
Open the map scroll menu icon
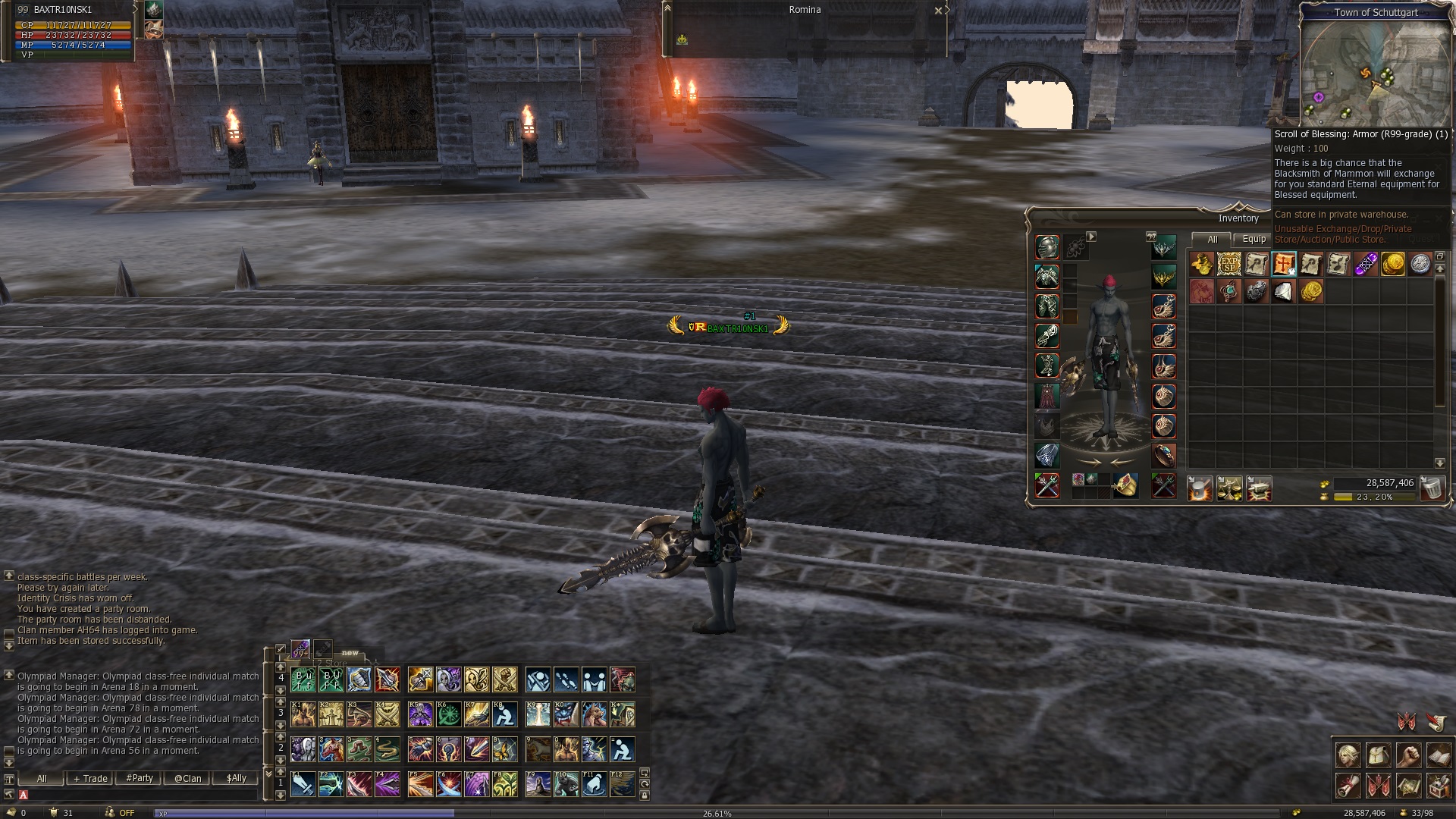pos(1408,786)
